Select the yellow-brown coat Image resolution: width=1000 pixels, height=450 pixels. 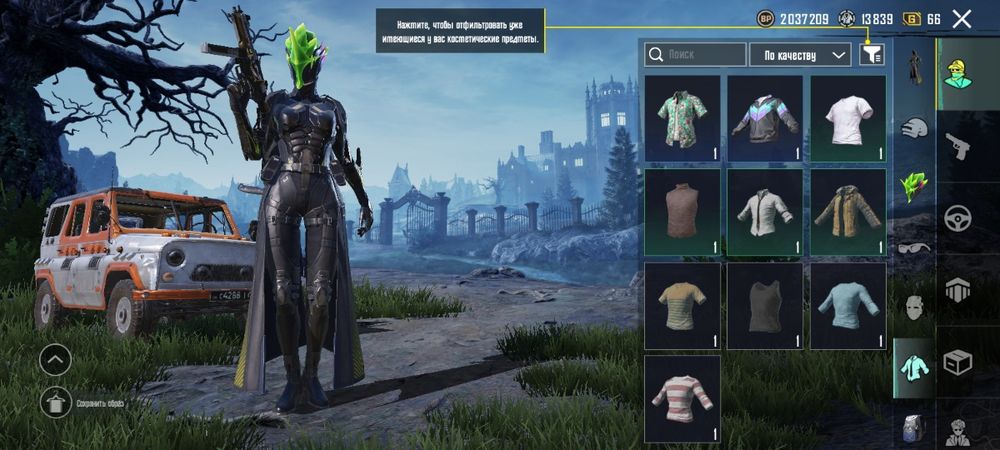click(x=848, y=211)
